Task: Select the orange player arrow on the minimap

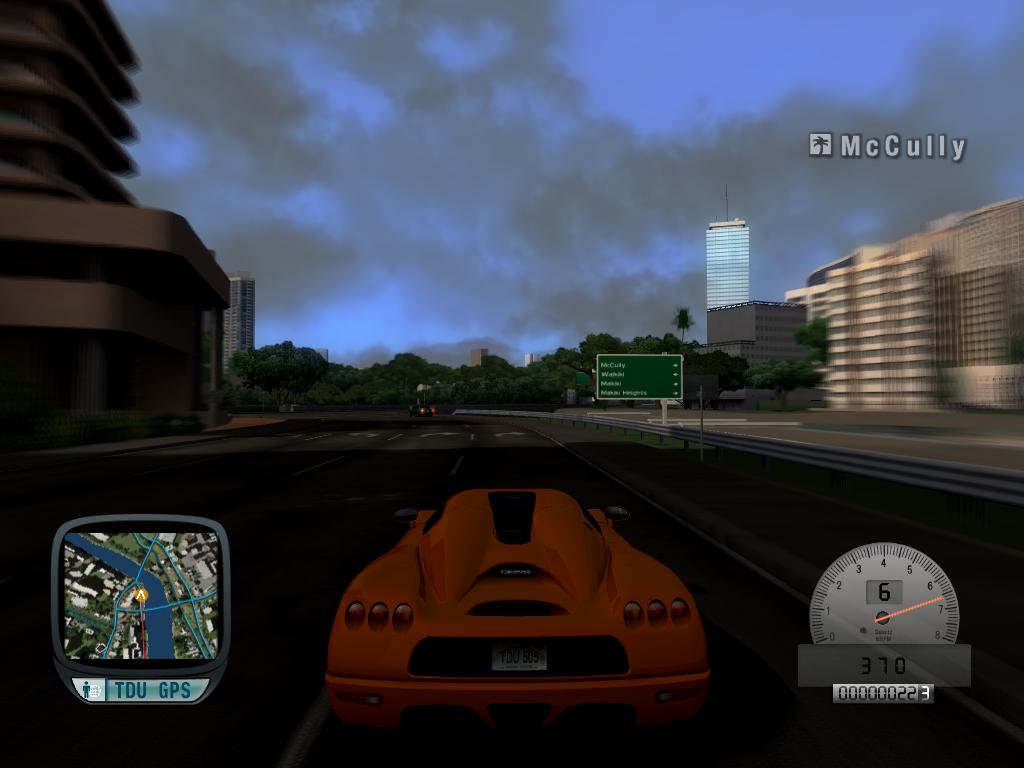Action: pos(141,595)
